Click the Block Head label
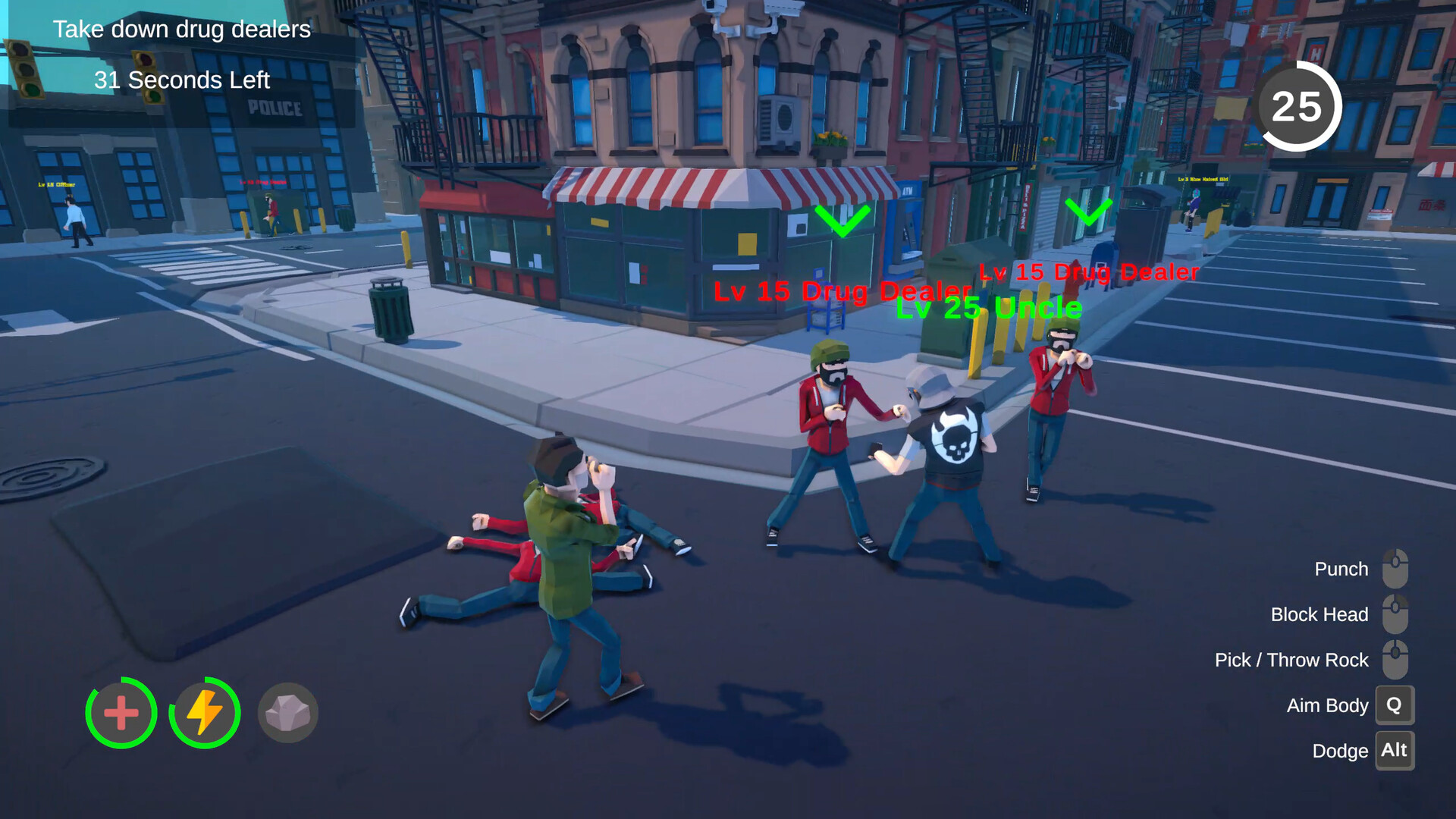The height and width of the screenshot is (819, 1456). [x=1319, y=614]
